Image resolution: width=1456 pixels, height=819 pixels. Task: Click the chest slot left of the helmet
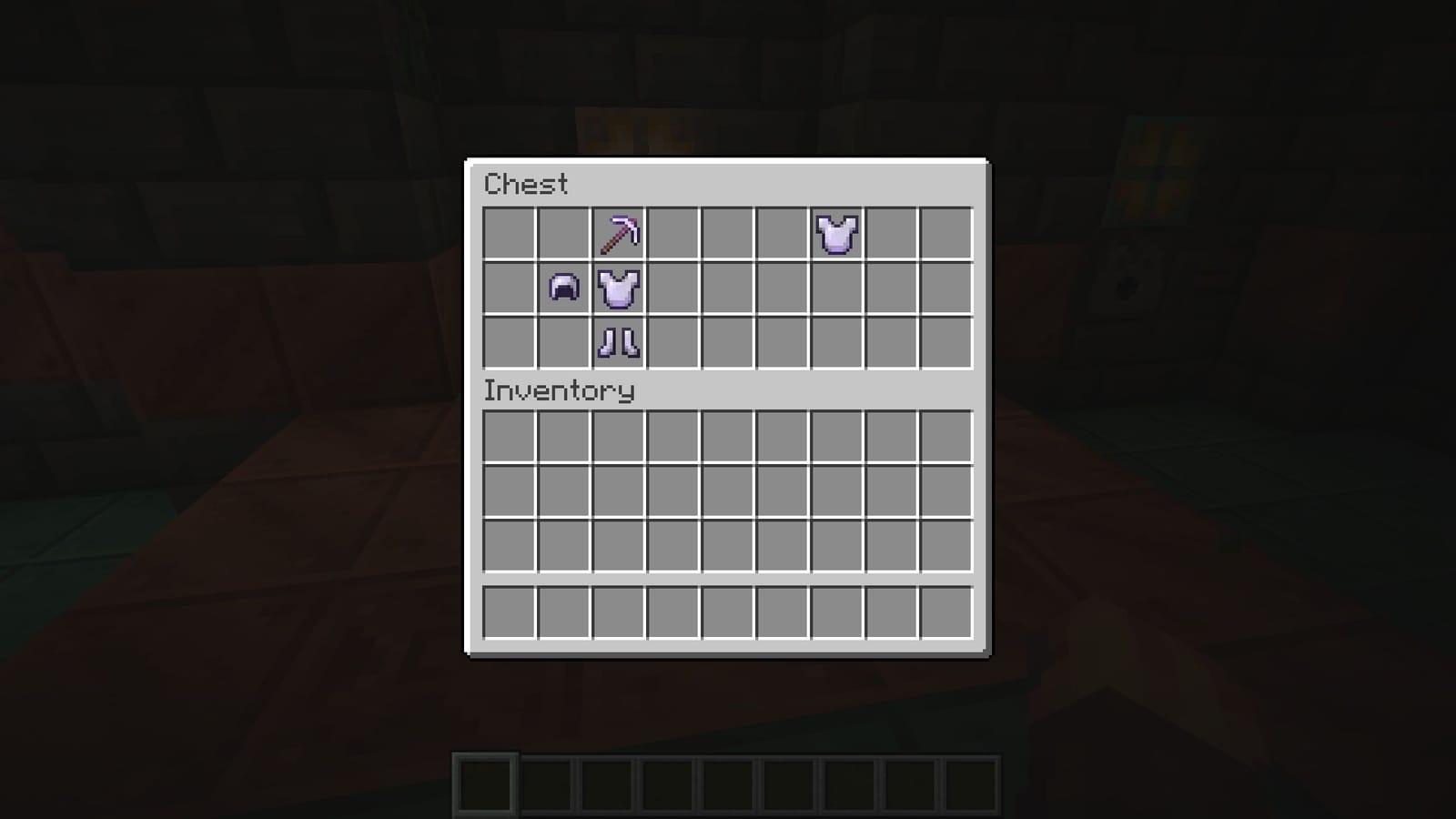tap(510, 289)
